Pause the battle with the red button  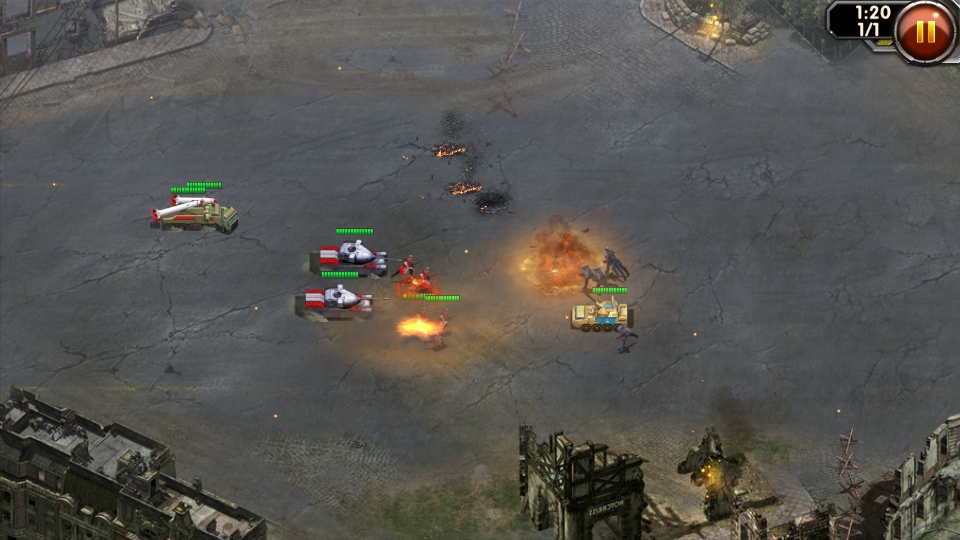coord(925,31)
